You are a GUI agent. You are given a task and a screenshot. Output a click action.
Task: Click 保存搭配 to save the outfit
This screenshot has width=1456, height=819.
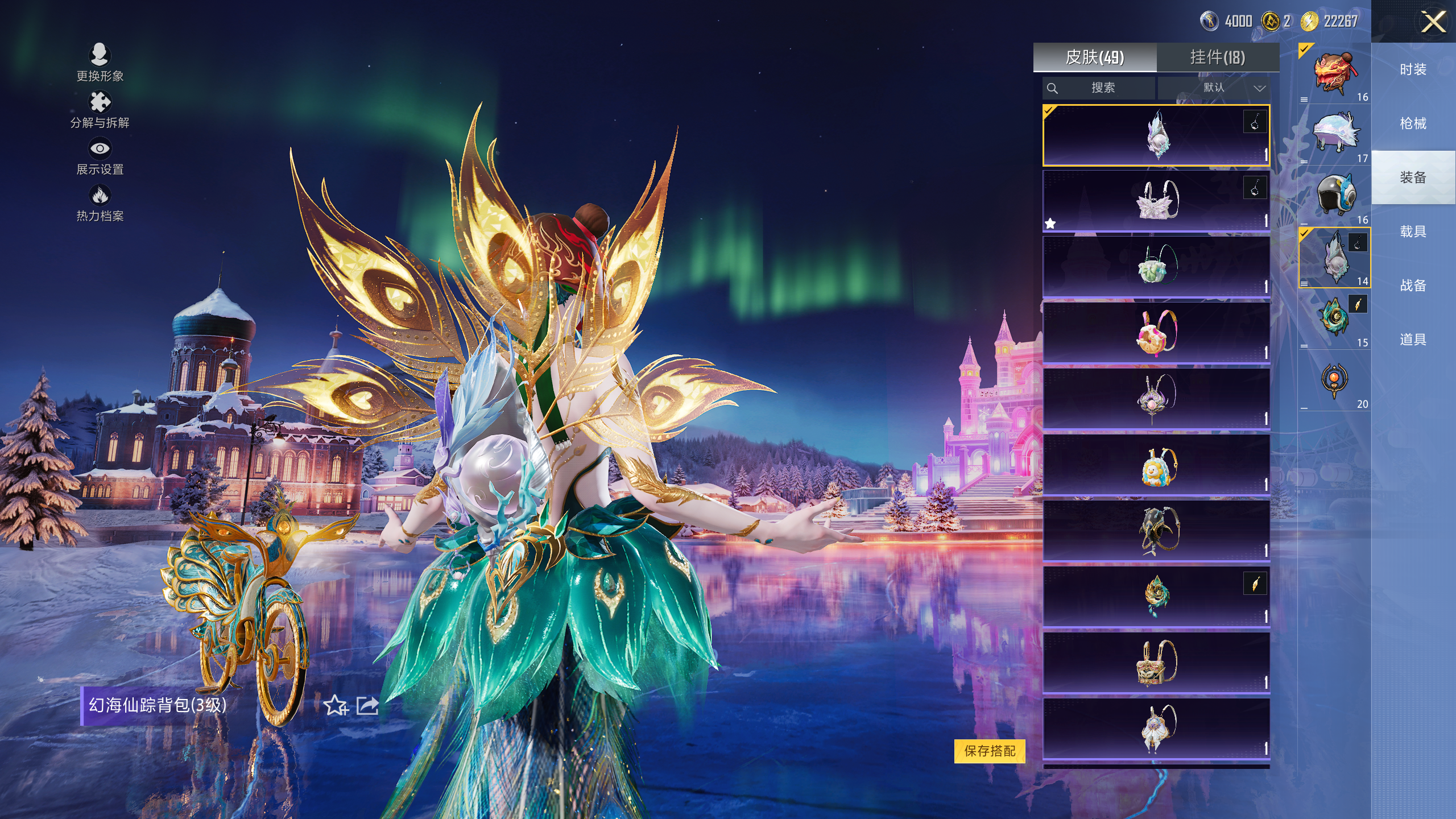coord(990,751)
